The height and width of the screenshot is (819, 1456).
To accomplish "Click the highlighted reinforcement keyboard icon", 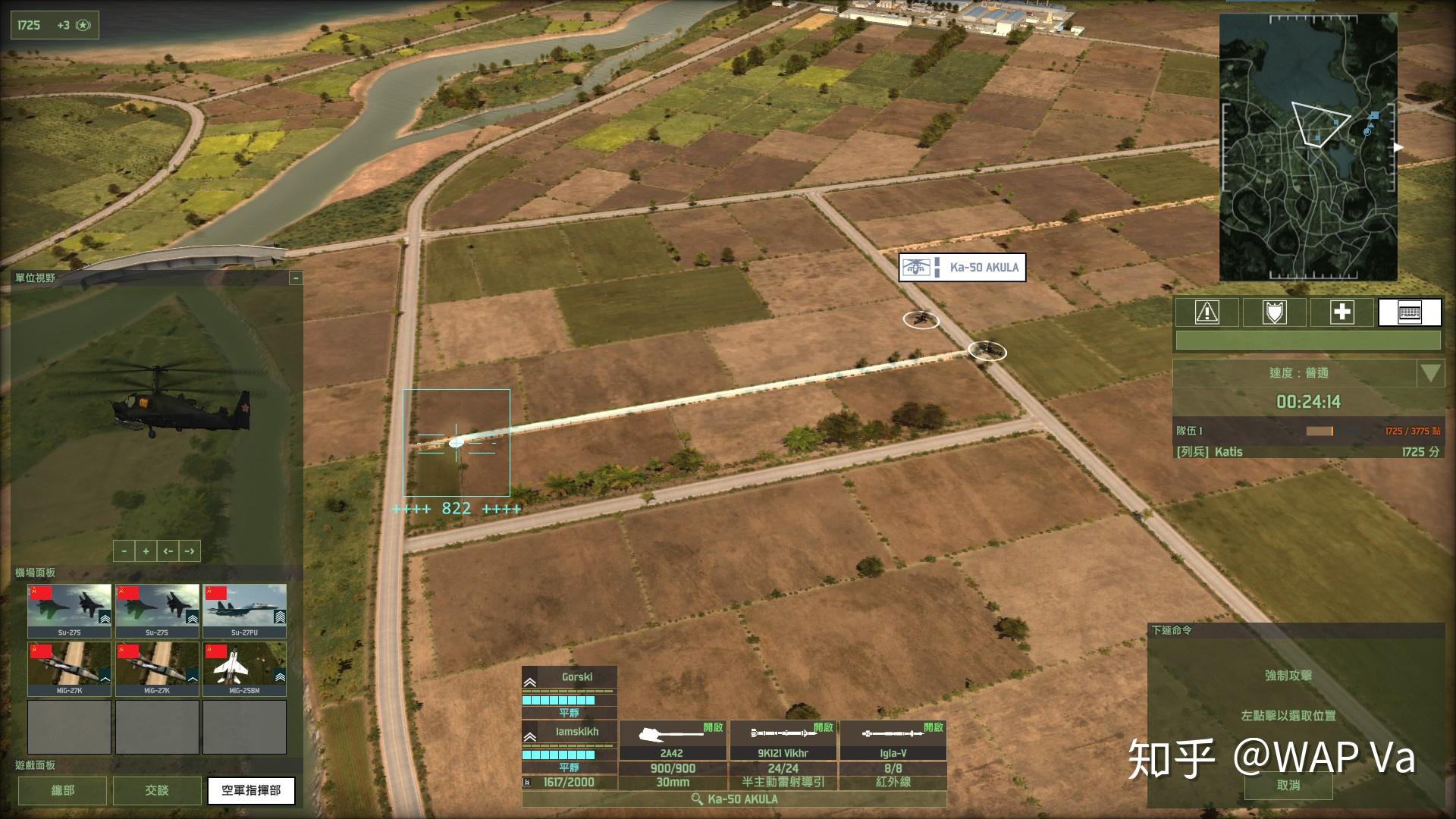I will pos(1410,312).
